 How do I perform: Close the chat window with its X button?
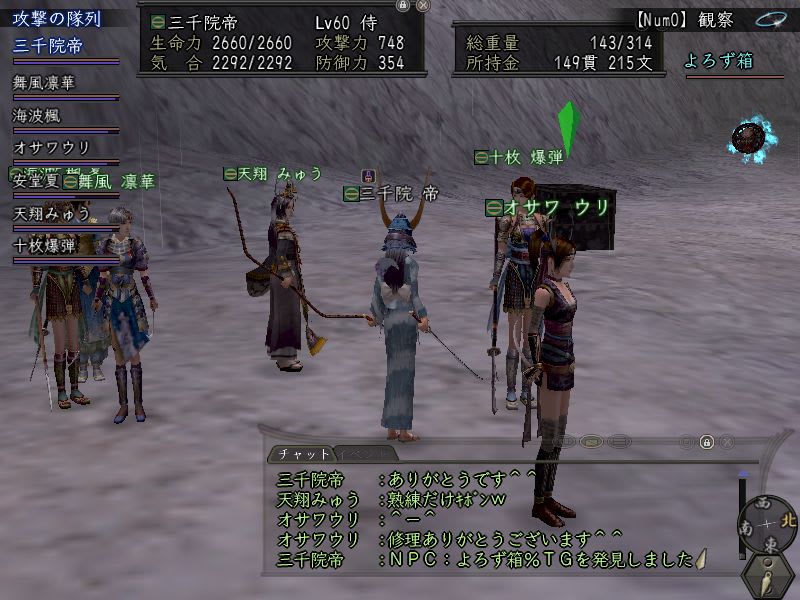(728, 442)
